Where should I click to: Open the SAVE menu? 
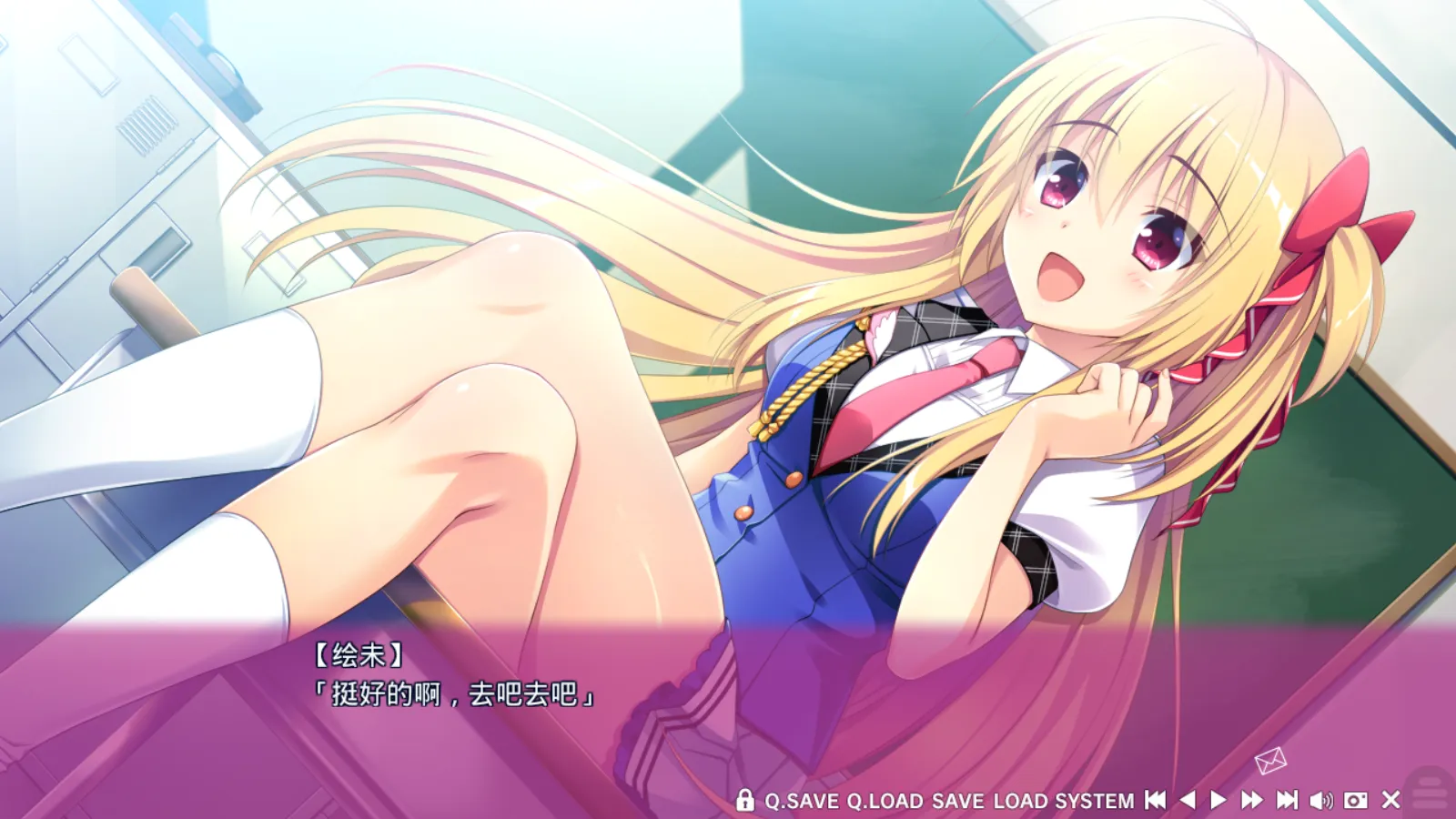958,801
